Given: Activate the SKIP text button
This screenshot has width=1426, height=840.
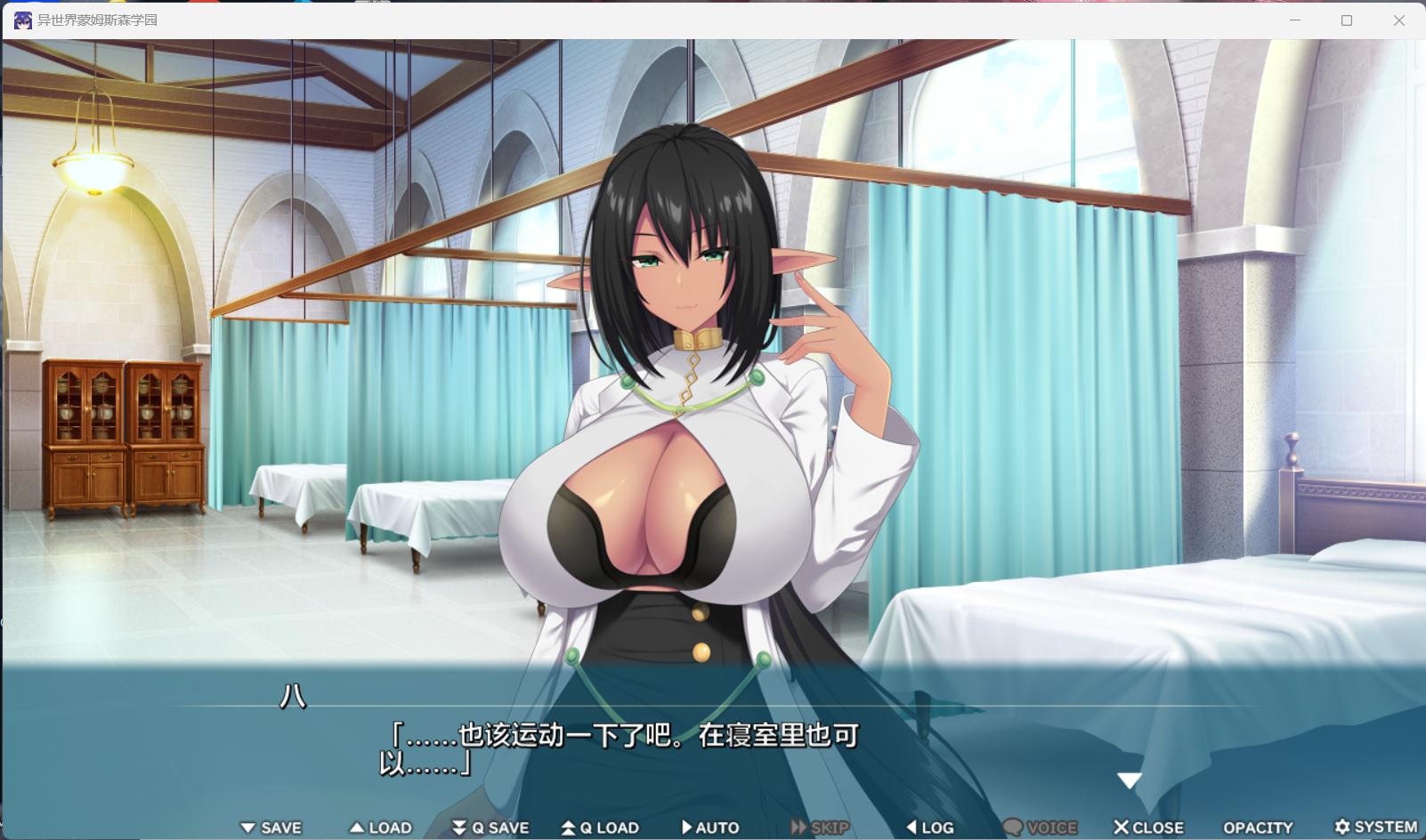Looking at the screenshot, I should (x=820, y=828).
